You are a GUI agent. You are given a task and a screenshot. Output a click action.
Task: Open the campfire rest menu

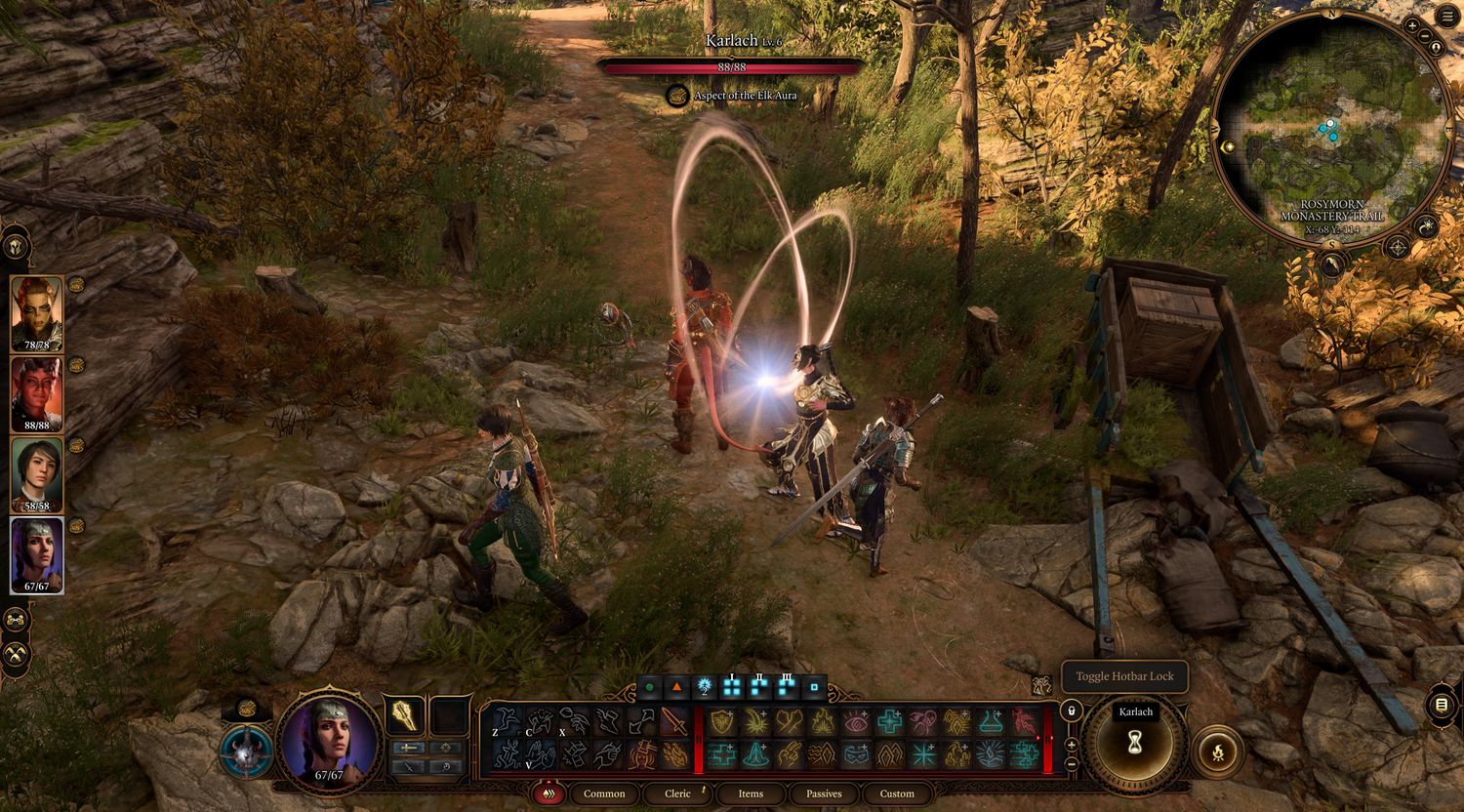1217,751
